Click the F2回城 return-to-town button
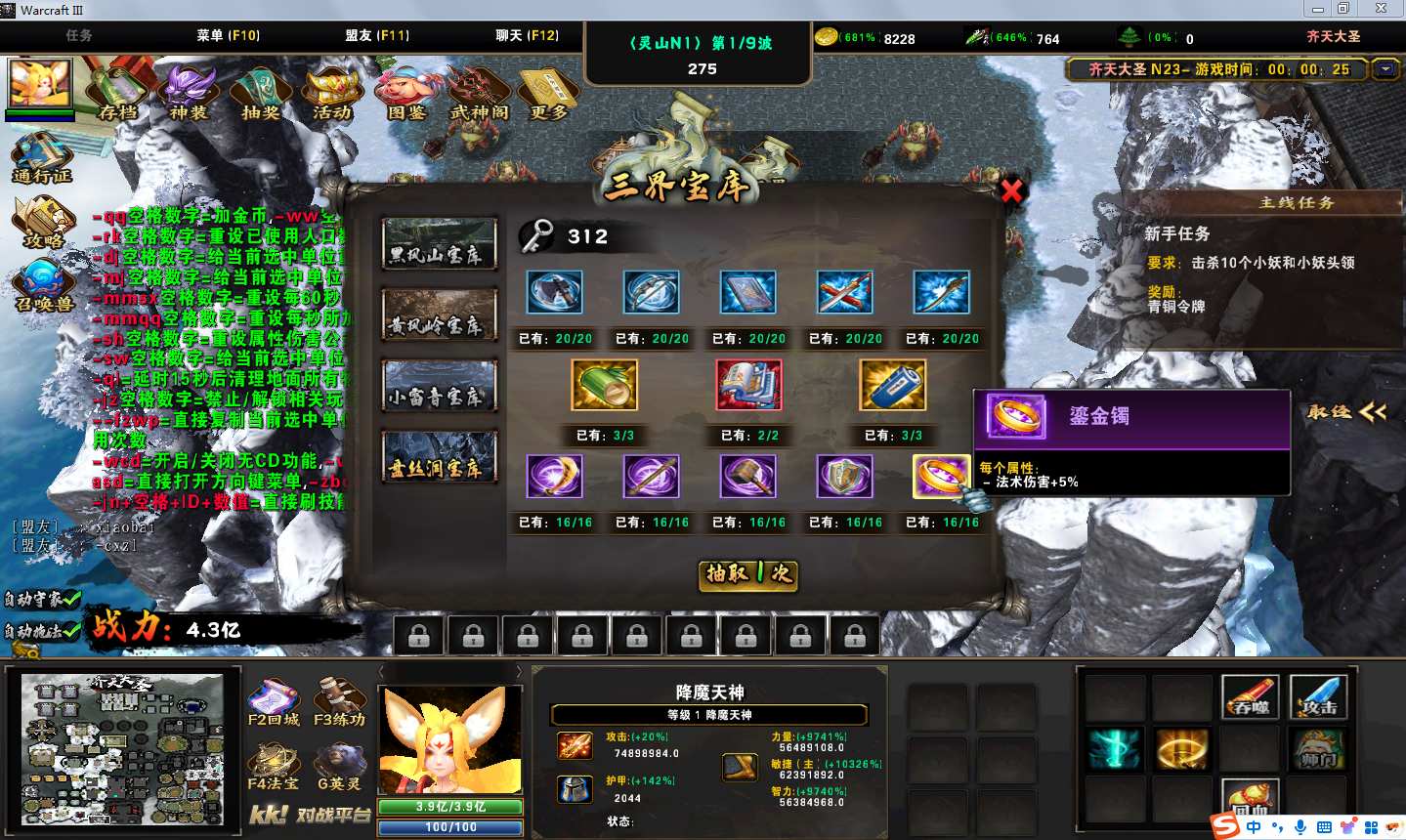This screenshot has width=1406, height=840. coord(274,703)
